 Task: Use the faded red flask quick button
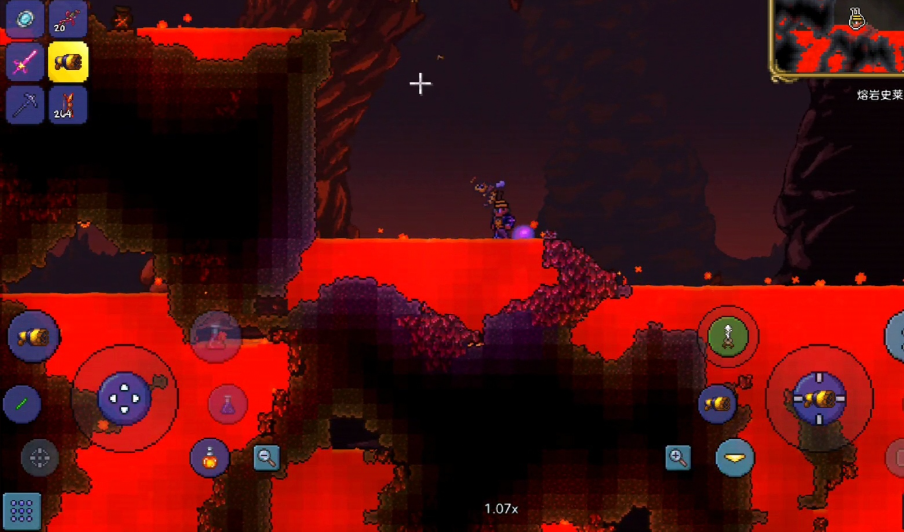215,336
